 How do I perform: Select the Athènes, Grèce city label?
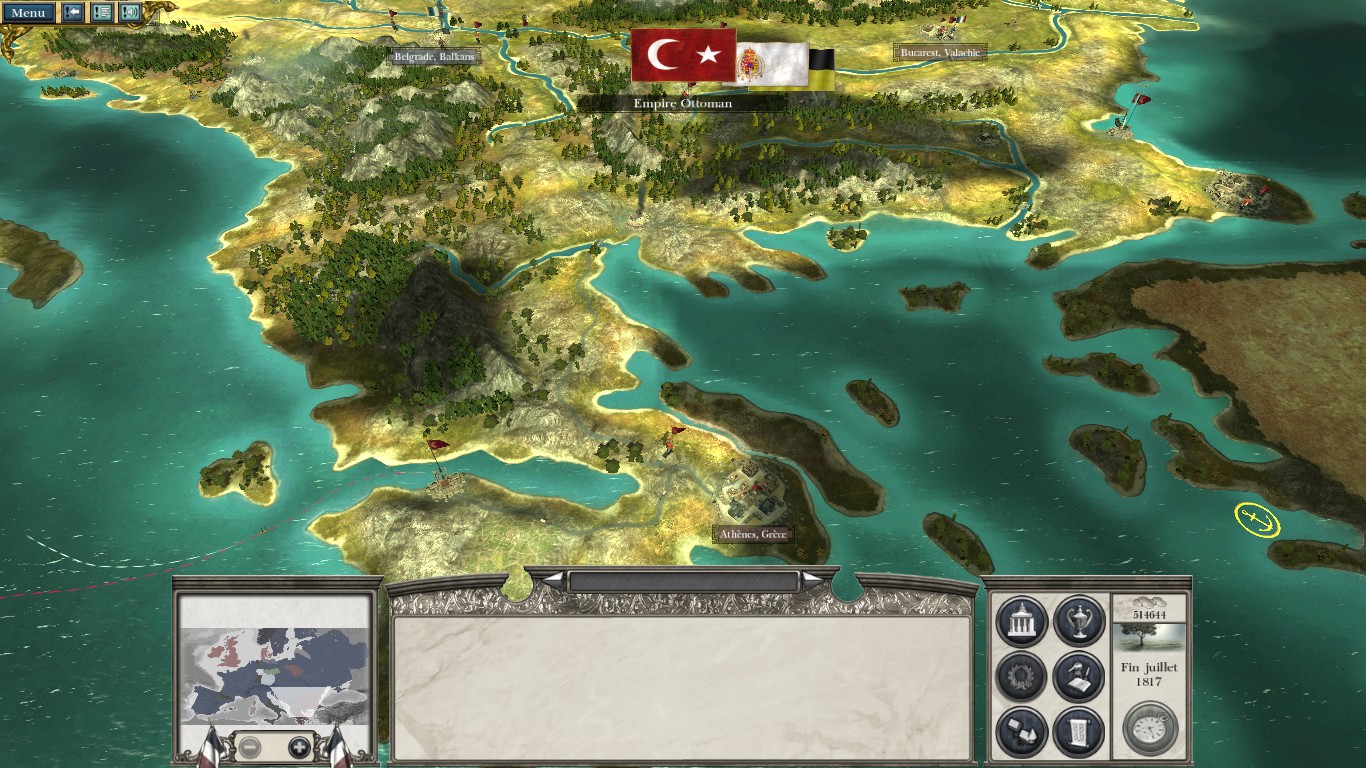pos(754,535)
